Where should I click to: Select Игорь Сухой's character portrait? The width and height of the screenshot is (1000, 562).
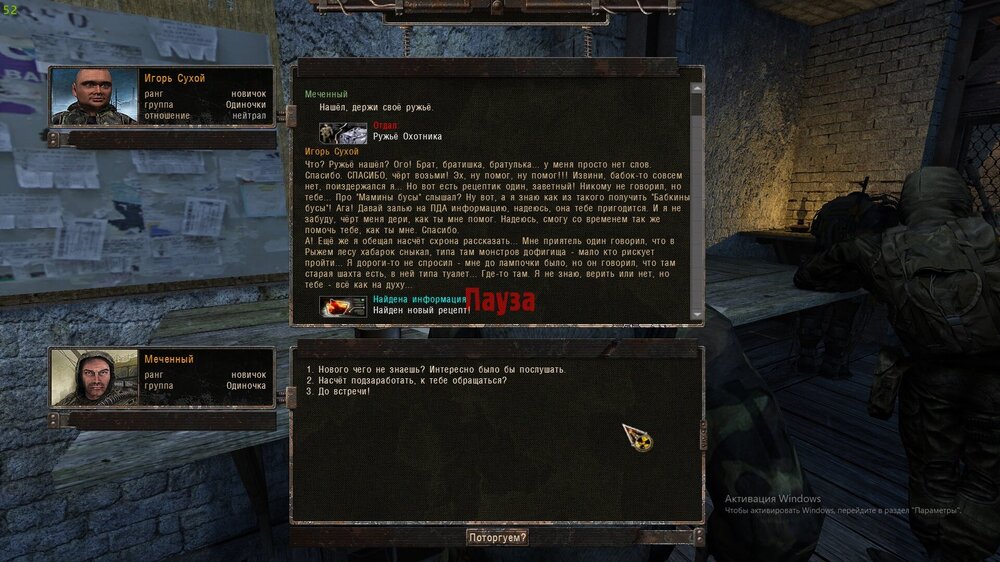(94, 97)
